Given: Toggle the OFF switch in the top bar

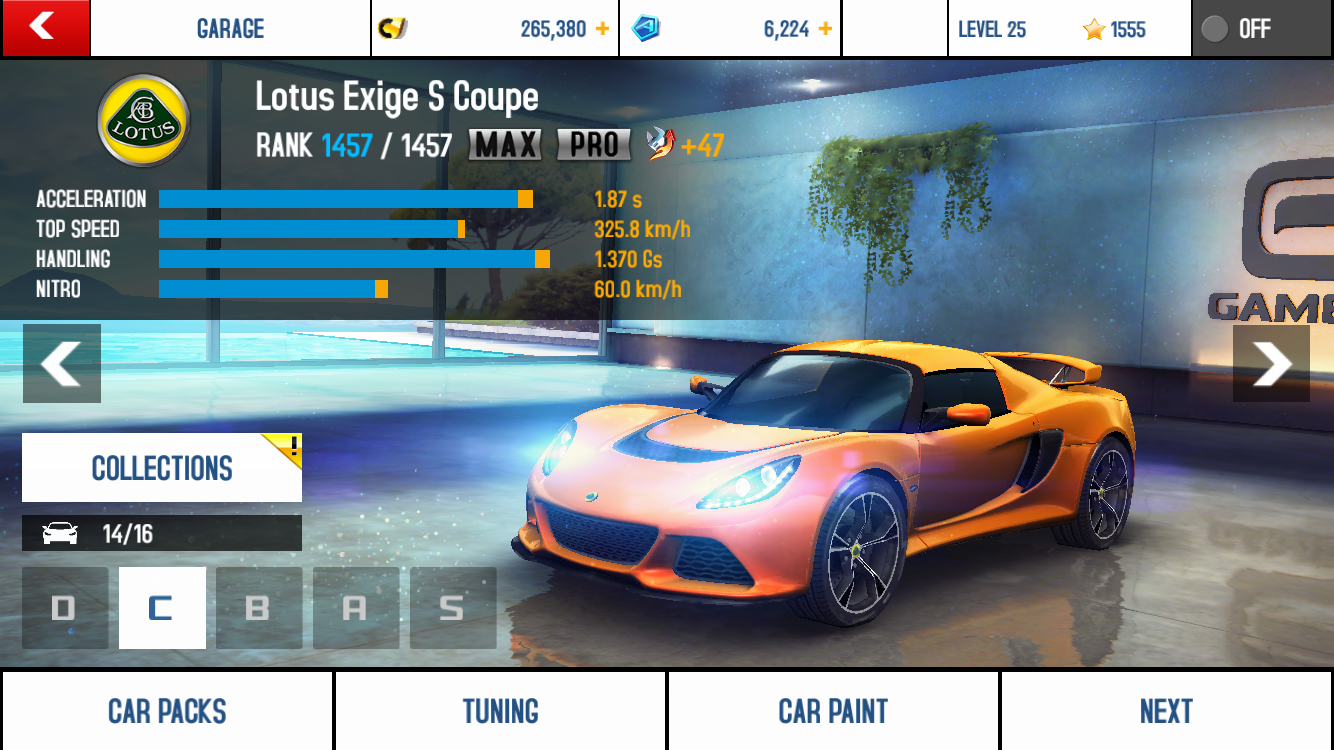Looking at the screenshot, I should point(1262,29).
